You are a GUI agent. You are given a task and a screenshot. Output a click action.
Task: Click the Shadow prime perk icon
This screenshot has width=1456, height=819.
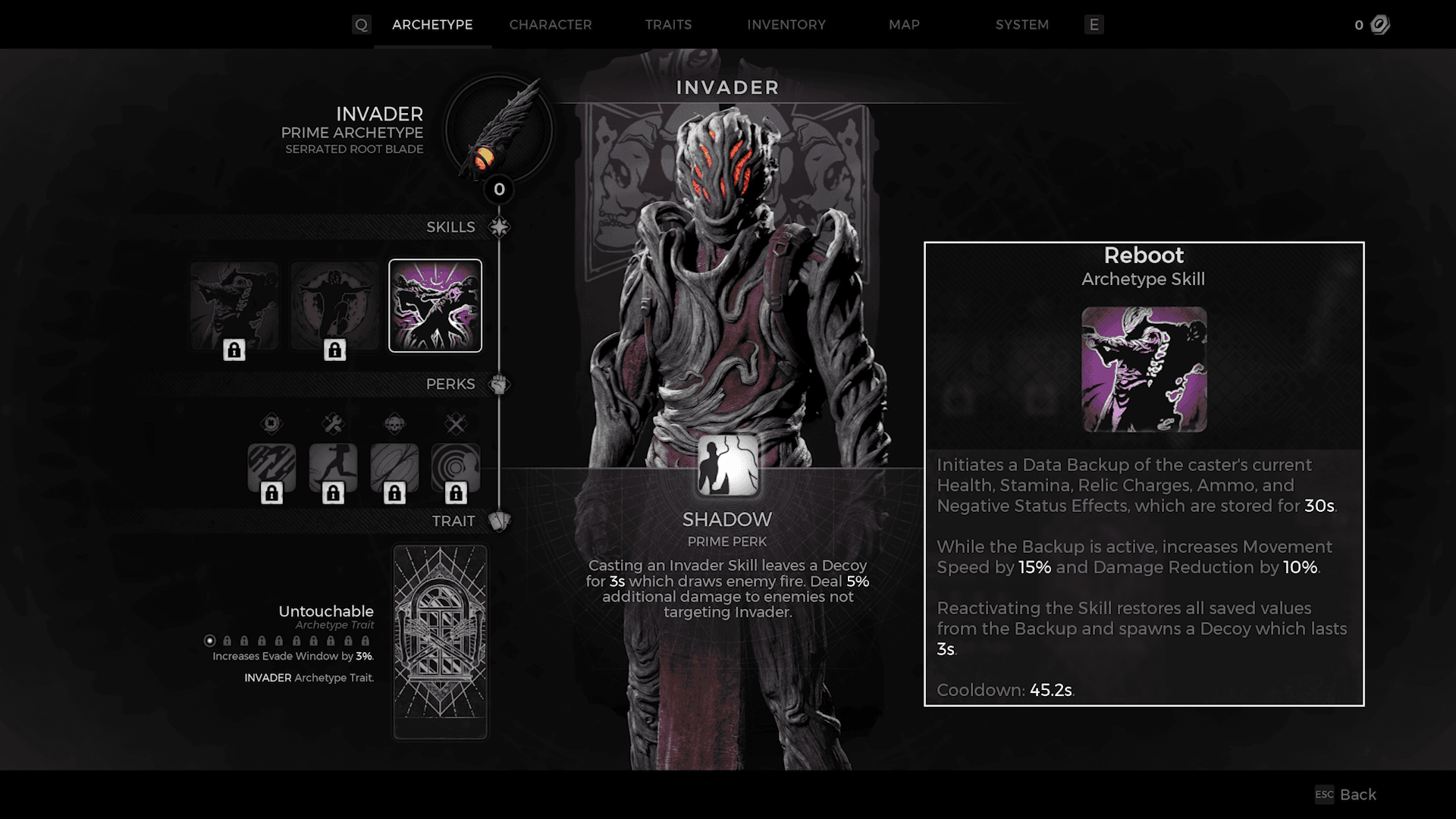point(727,466)
